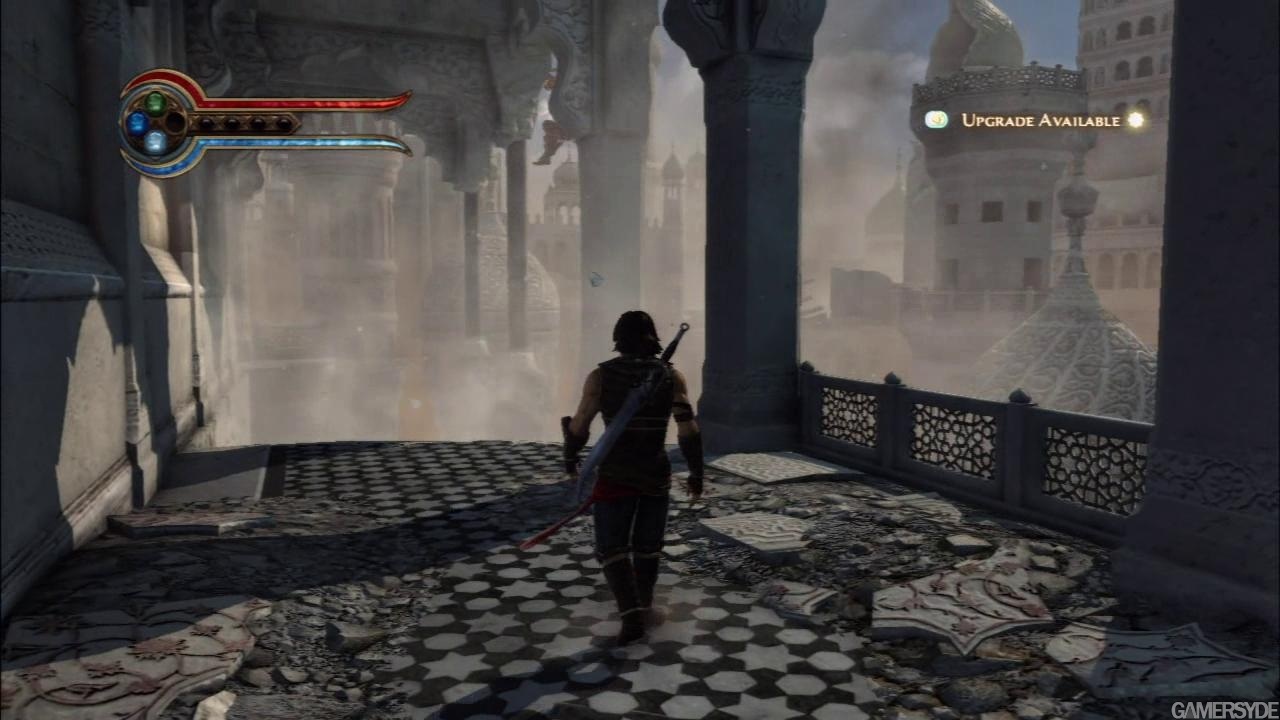Open the Upgrade Available notification
The width and height of the screenshot is (1280, 720).
tap(1040, 120)
